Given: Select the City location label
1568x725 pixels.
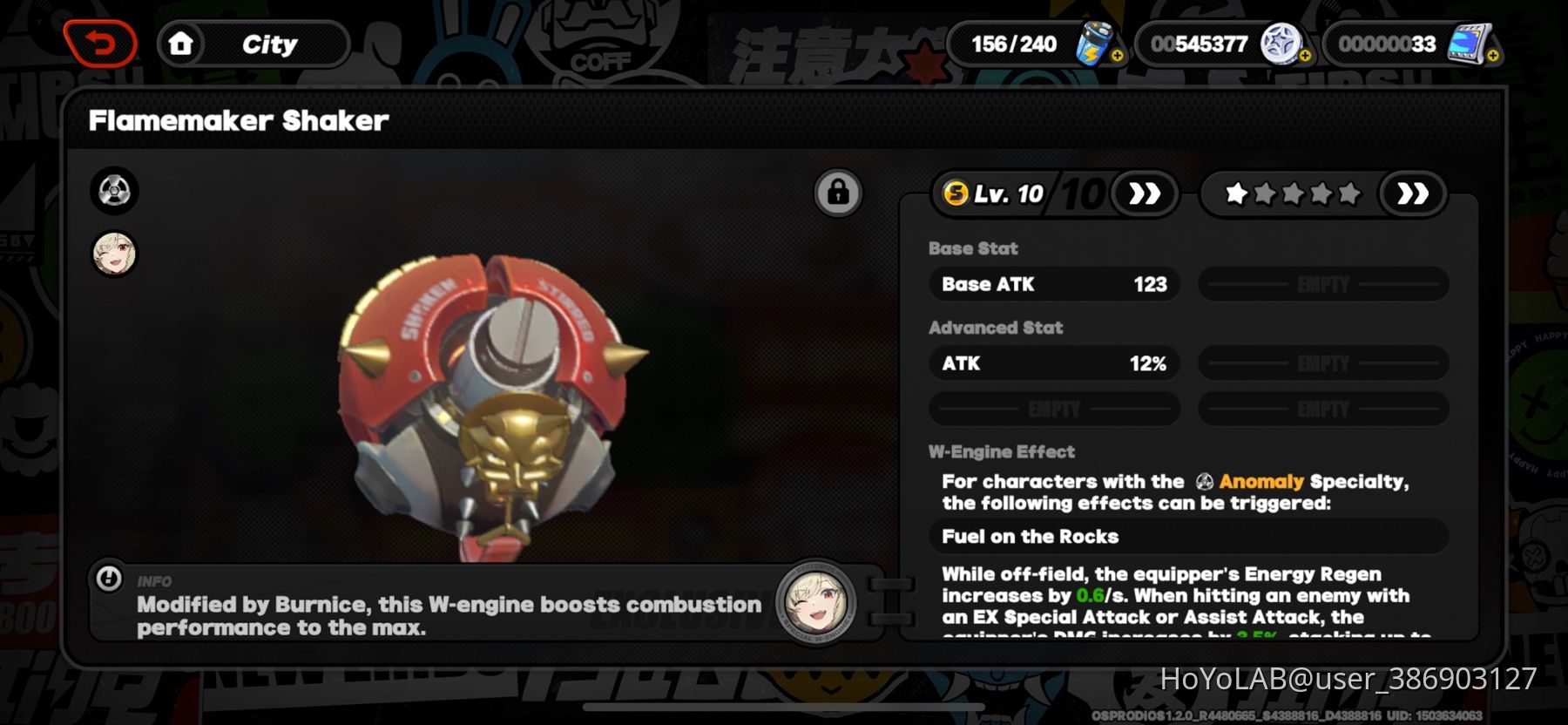Looking at the screenshot, I should coord(271,43).
